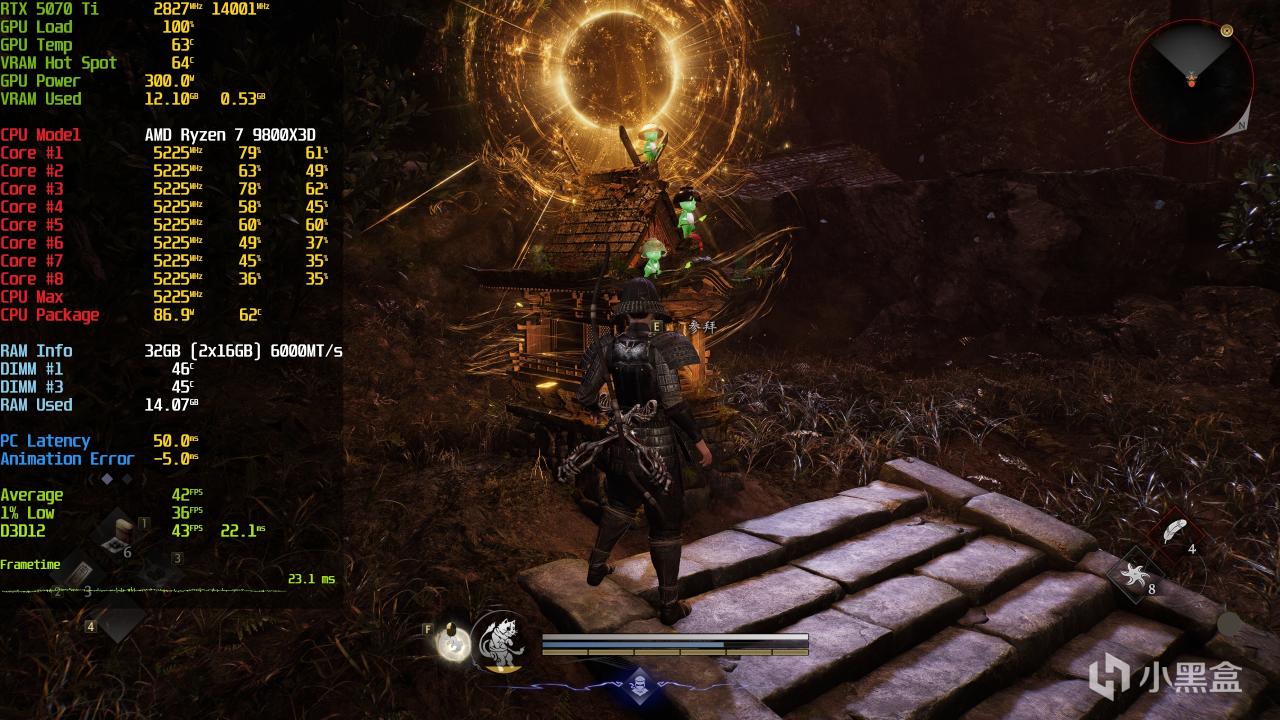The height and width of the screenshot is (720, 1280).
Task: Select the feather item slot
Action: point(1175,531)
